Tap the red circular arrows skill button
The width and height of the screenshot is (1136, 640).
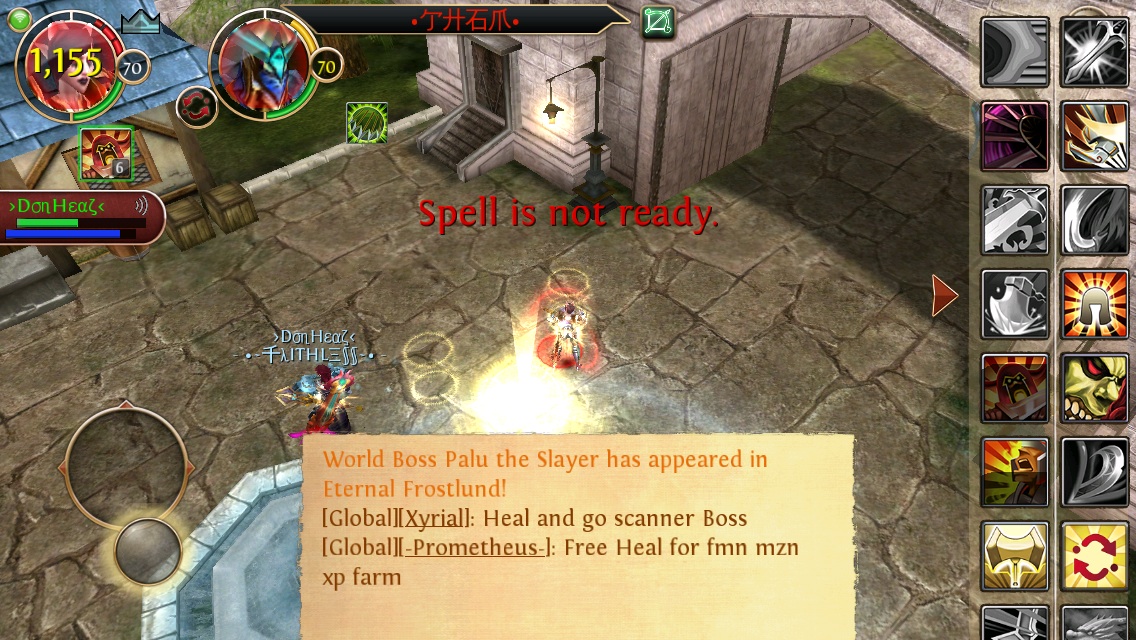point(1095,555)
